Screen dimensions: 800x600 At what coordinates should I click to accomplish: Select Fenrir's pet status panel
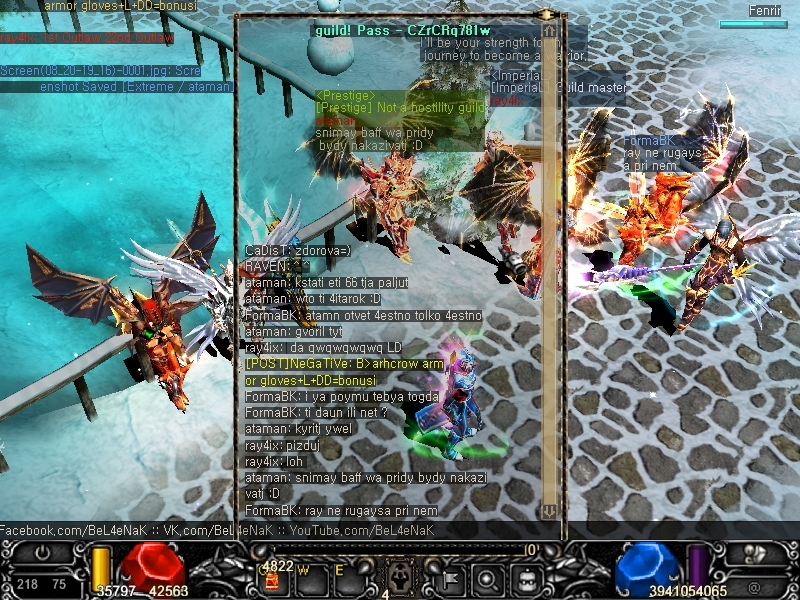(753, 17)
